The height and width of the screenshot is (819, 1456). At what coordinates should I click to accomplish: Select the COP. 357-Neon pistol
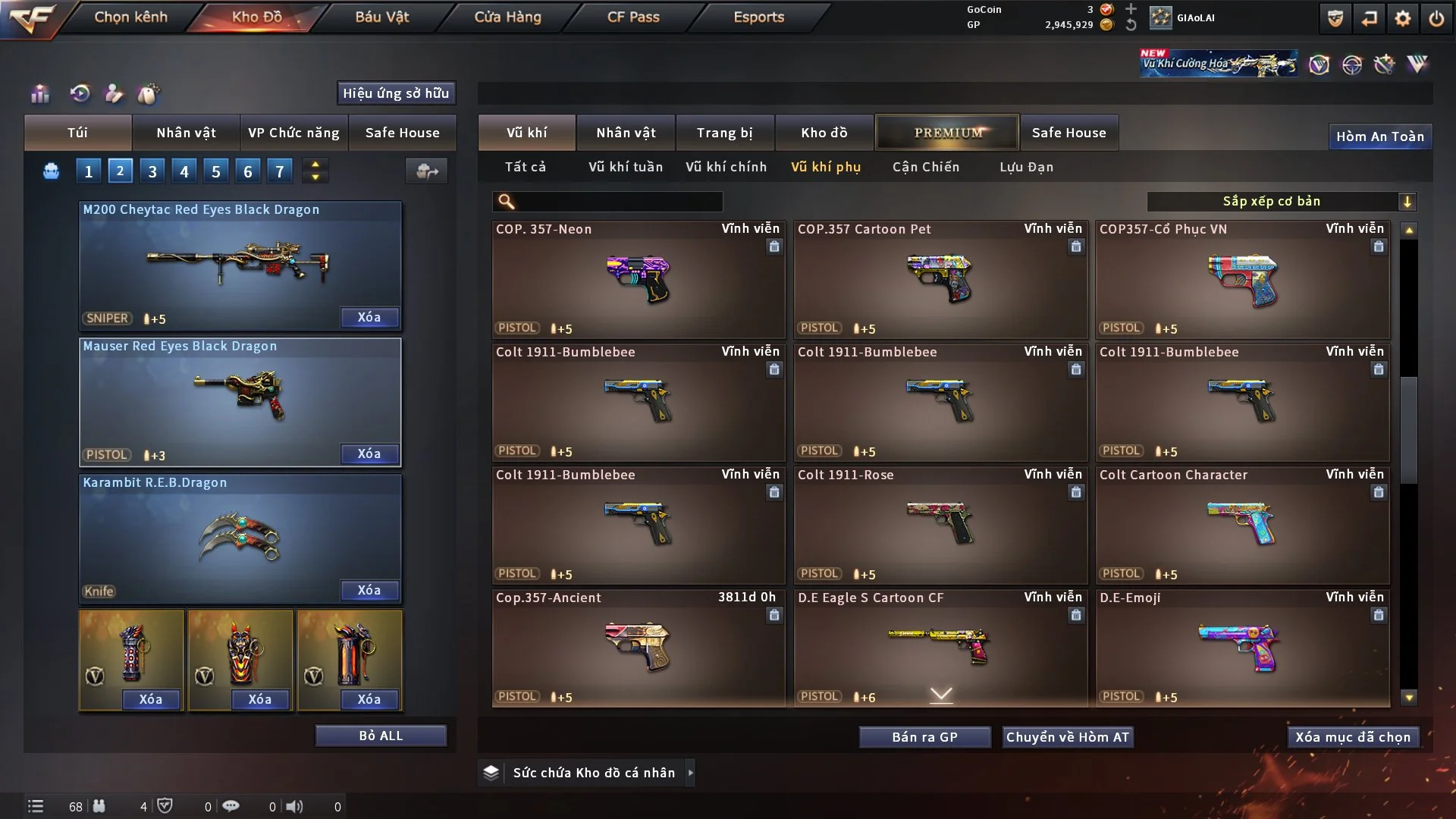click(x=638, y=279)
